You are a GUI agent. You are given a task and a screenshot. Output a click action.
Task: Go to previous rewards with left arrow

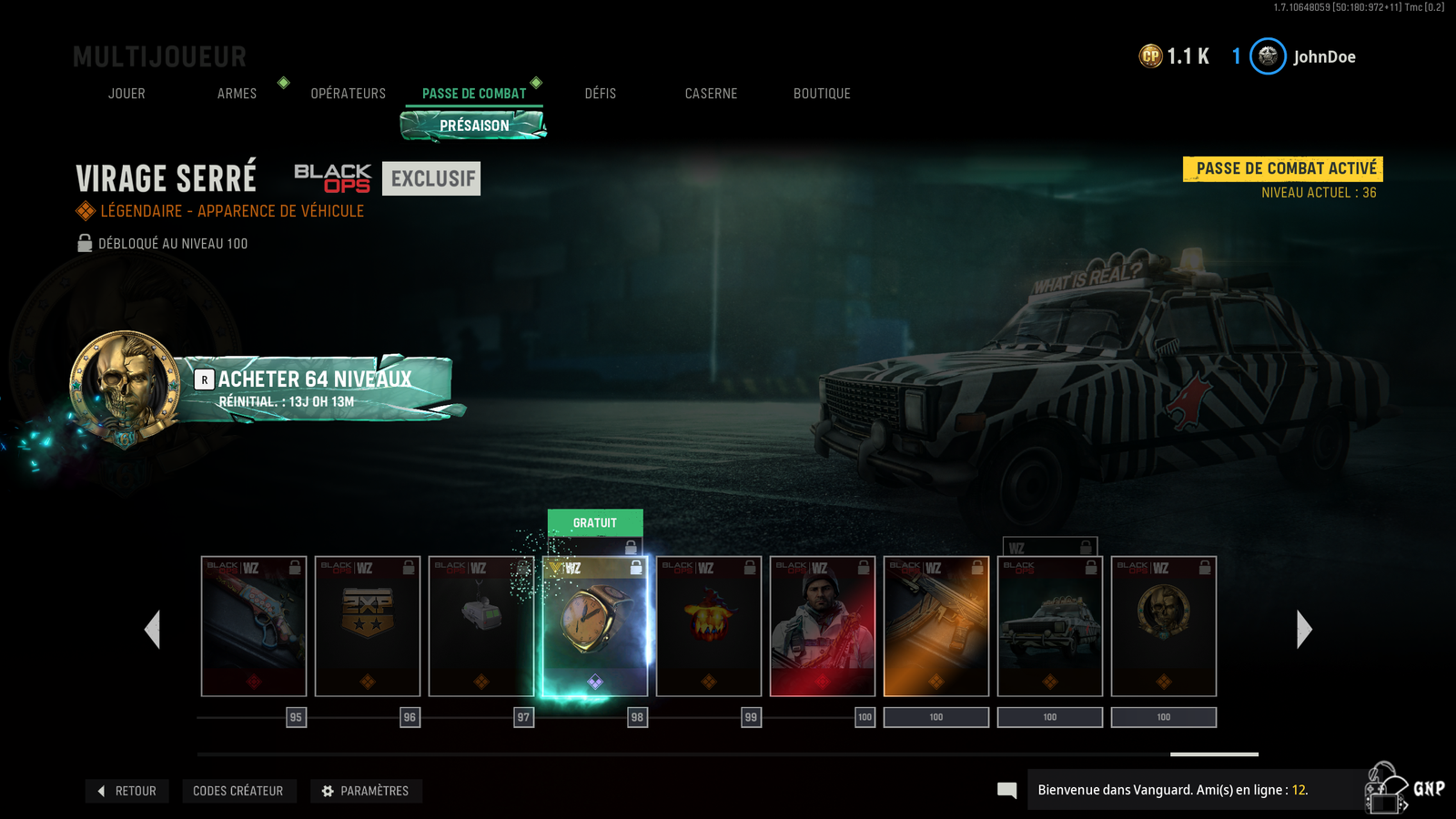(153, 629)
